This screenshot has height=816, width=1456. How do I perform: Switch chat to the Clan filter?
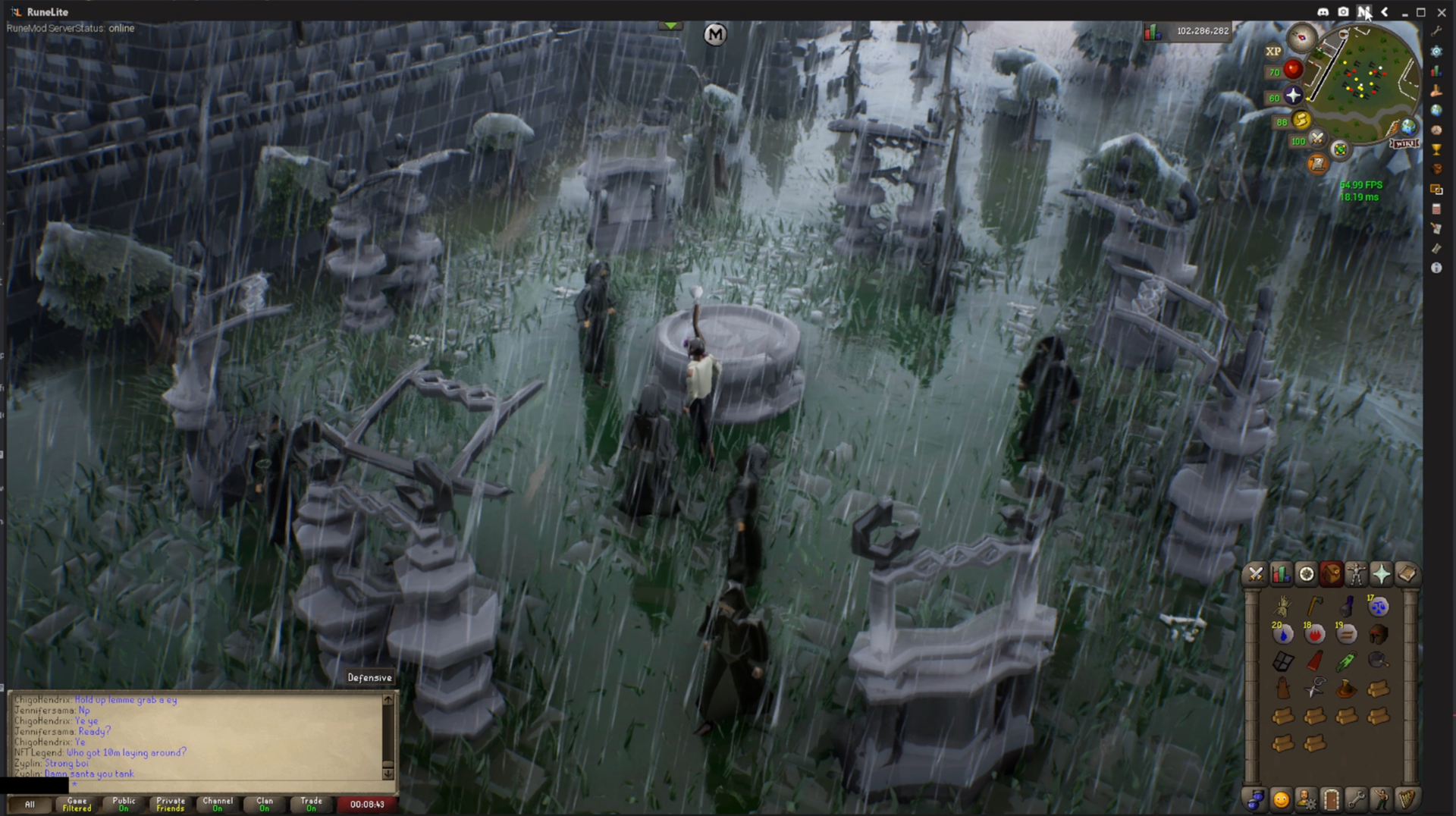pos(264,804)
